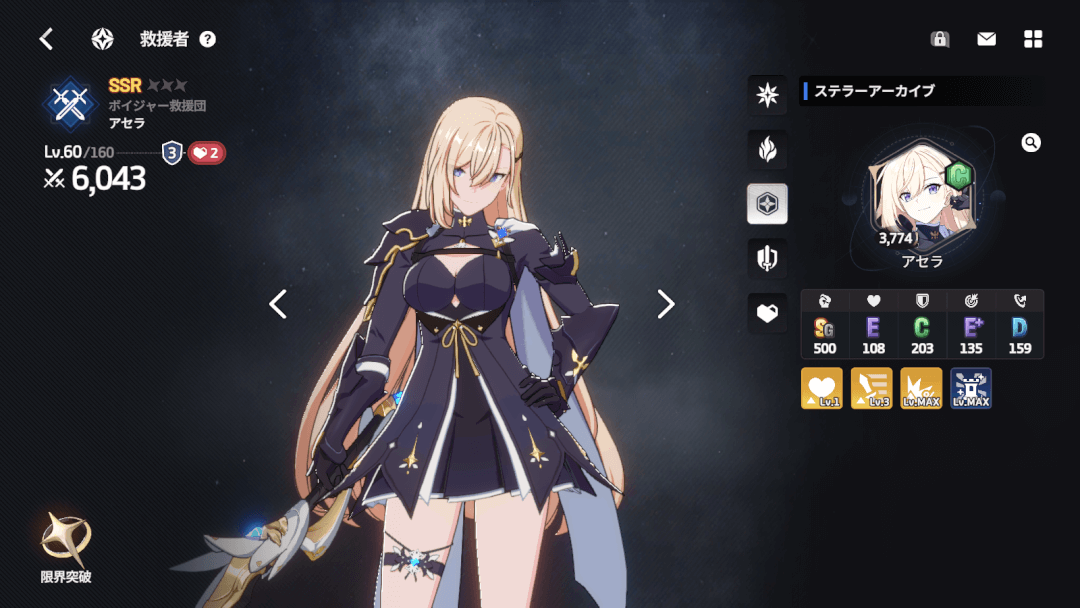This screenshot has width=1080, height=608.
Task: Switch to the previous character
Action: click(278, 304)
